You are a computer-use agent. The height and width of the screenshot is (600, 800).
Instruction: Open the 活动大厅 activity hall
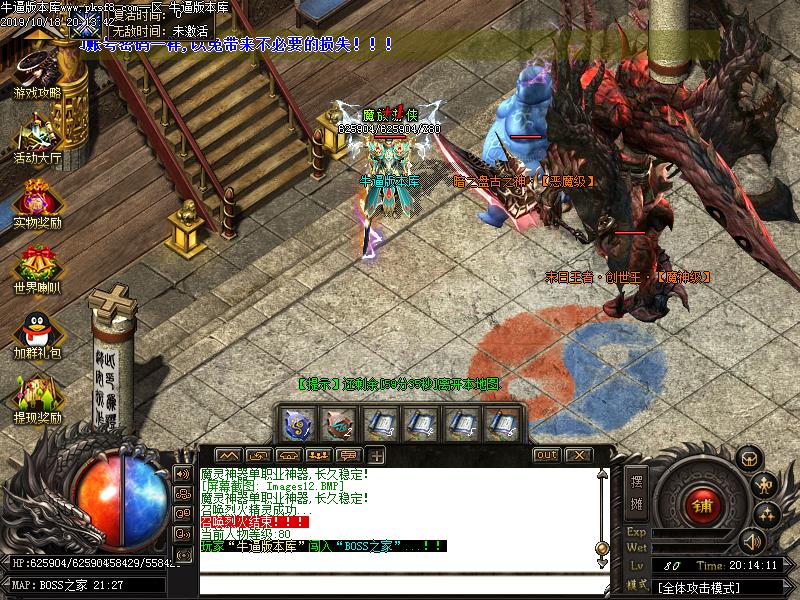(x=37, y=137)
